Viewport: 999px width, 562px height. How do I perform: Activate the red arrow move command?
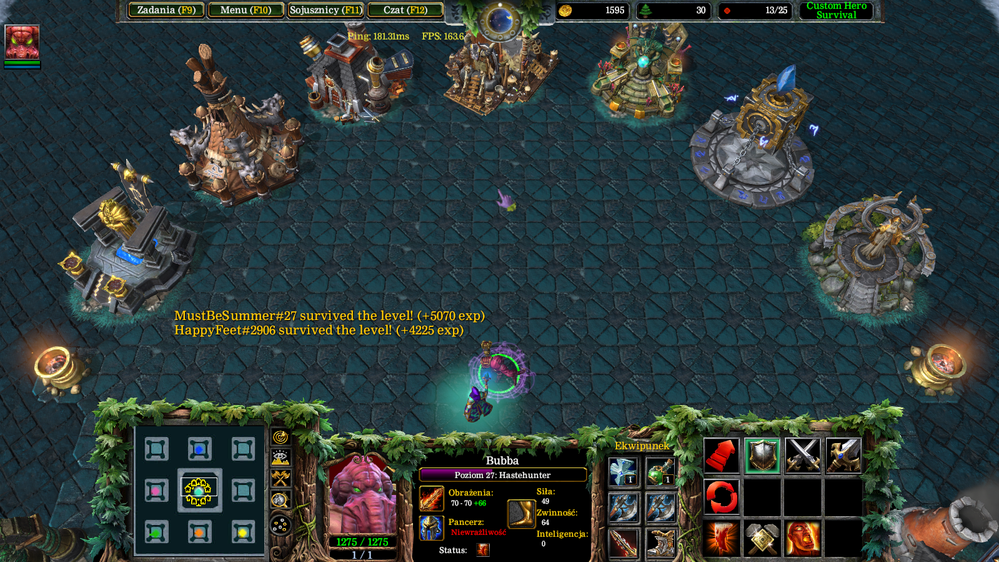pos(721,455)
